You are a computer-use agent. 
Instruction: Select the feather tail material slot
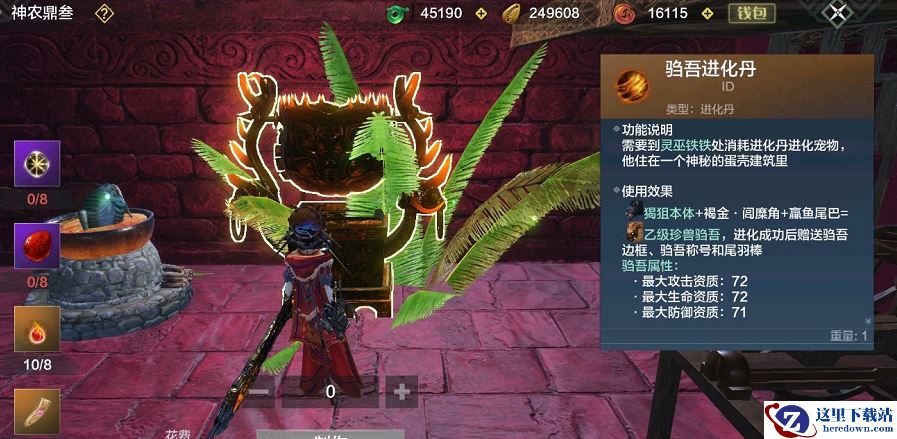click(37, 412)
